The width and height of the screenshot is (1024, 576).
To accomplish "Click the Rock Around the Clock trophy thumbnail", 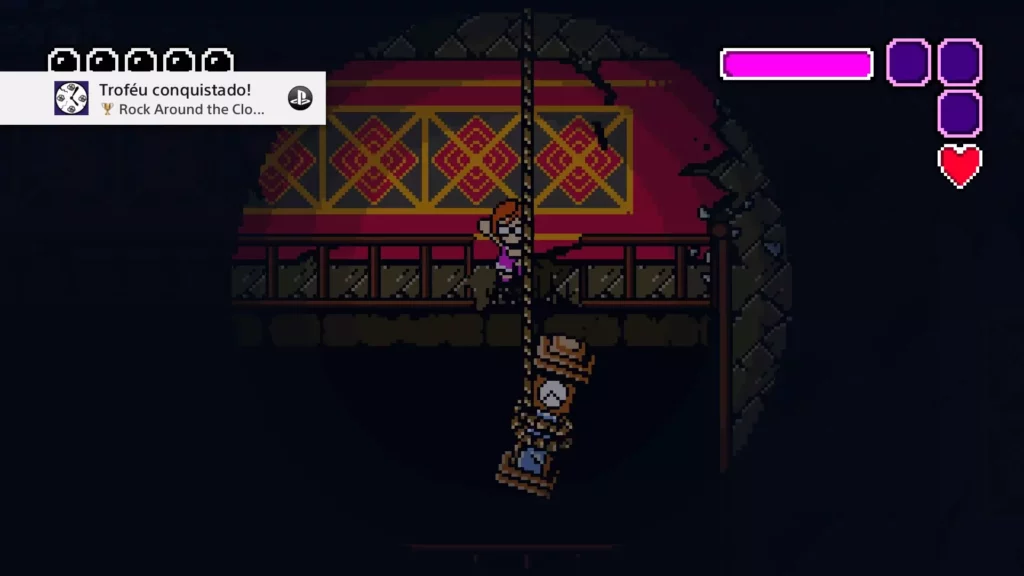I will pos(71,98).
